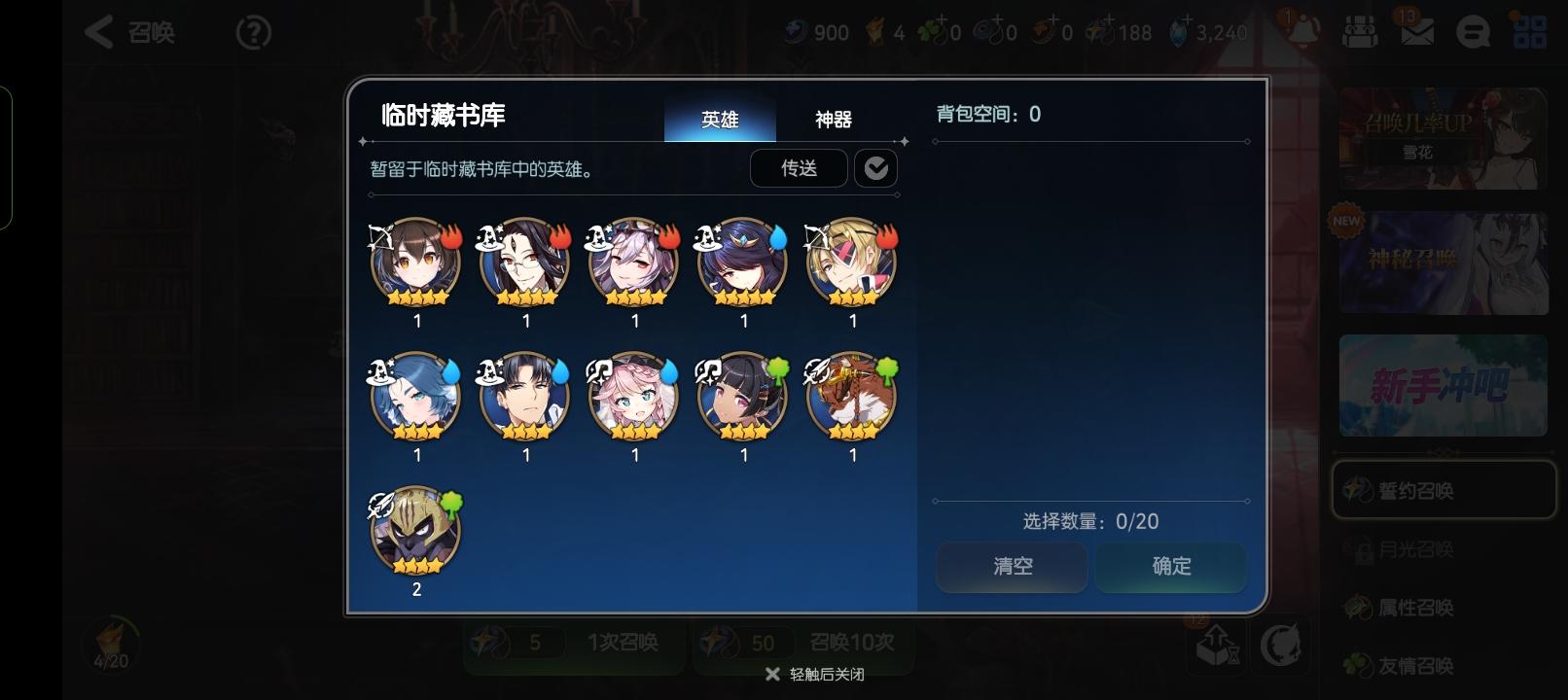This screenshot has width=1568, height=700.
Task: Click plus beside the 3,240 blue gems
Action: click(x=1188, y=21)
